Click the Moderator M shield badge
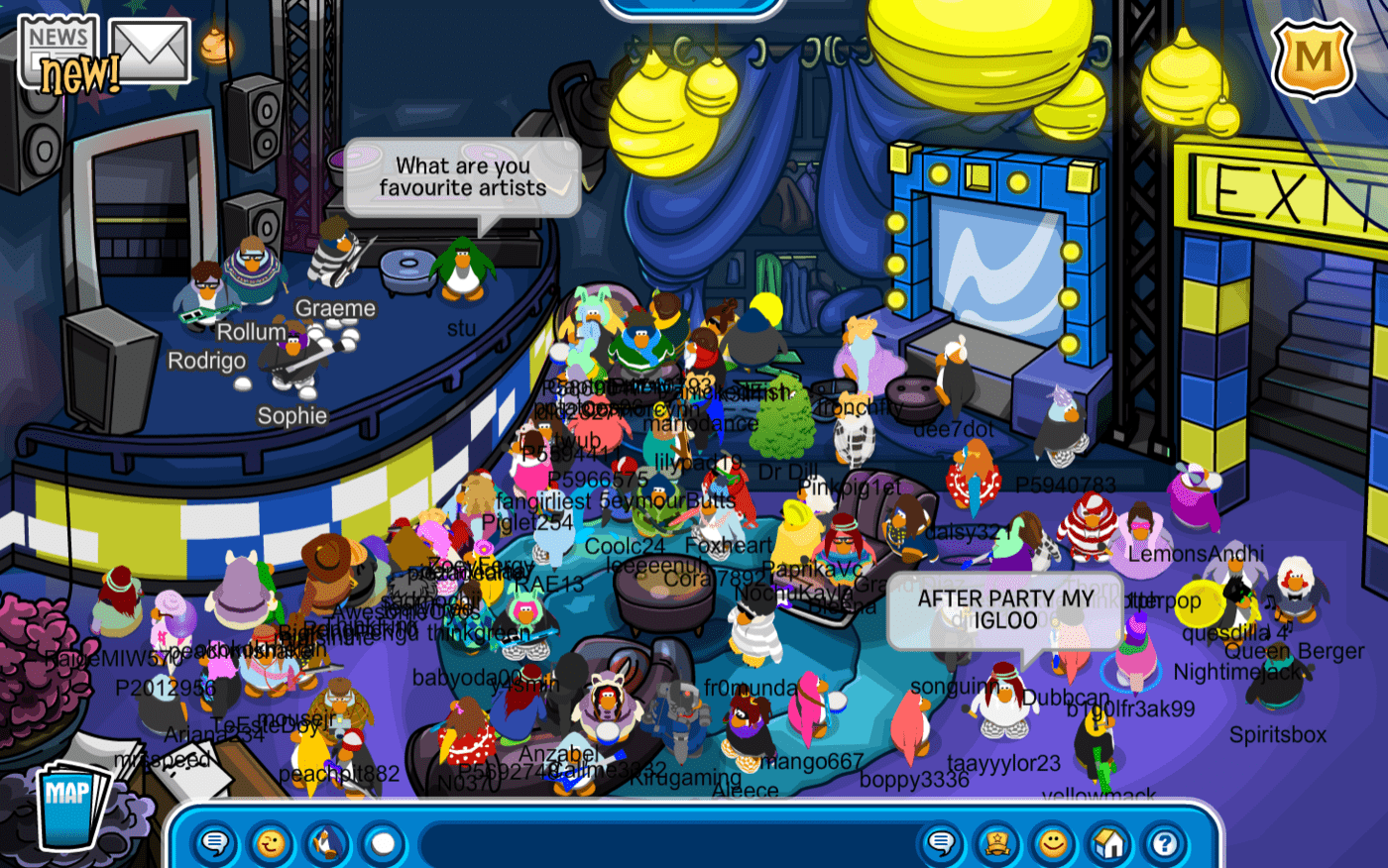The image size is (1388, 868). tap(1316, 59)
